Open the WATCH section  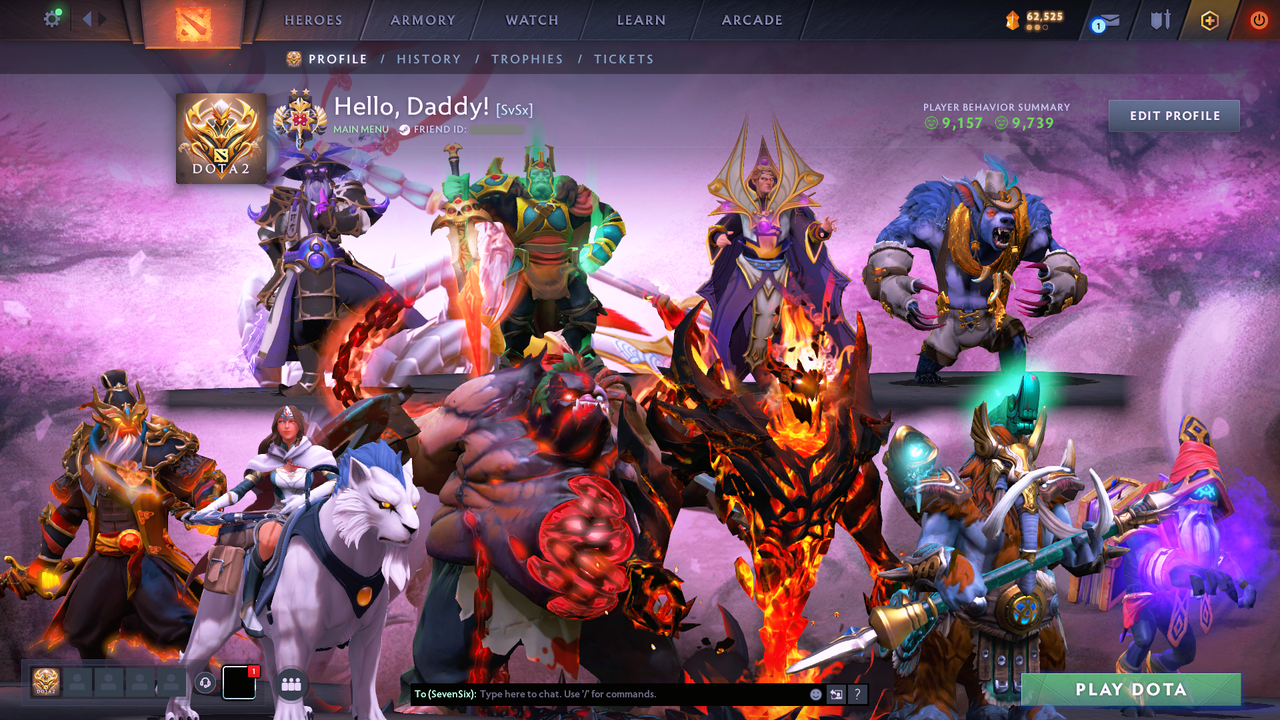pyautogui.click(x=531, y=19)
